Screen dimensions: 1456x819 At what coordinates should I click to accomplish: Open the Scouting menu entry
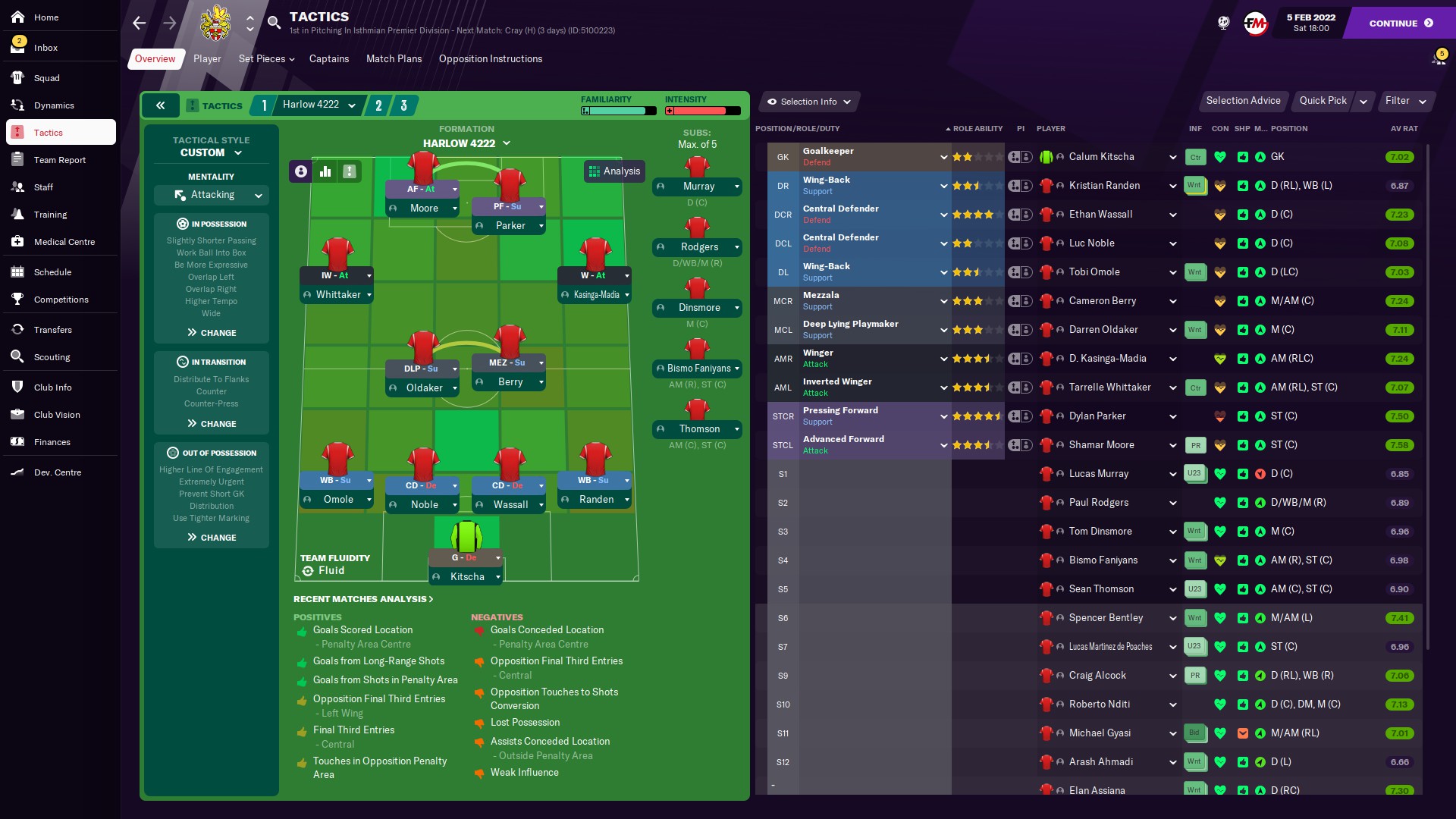(x=52, y=357)
